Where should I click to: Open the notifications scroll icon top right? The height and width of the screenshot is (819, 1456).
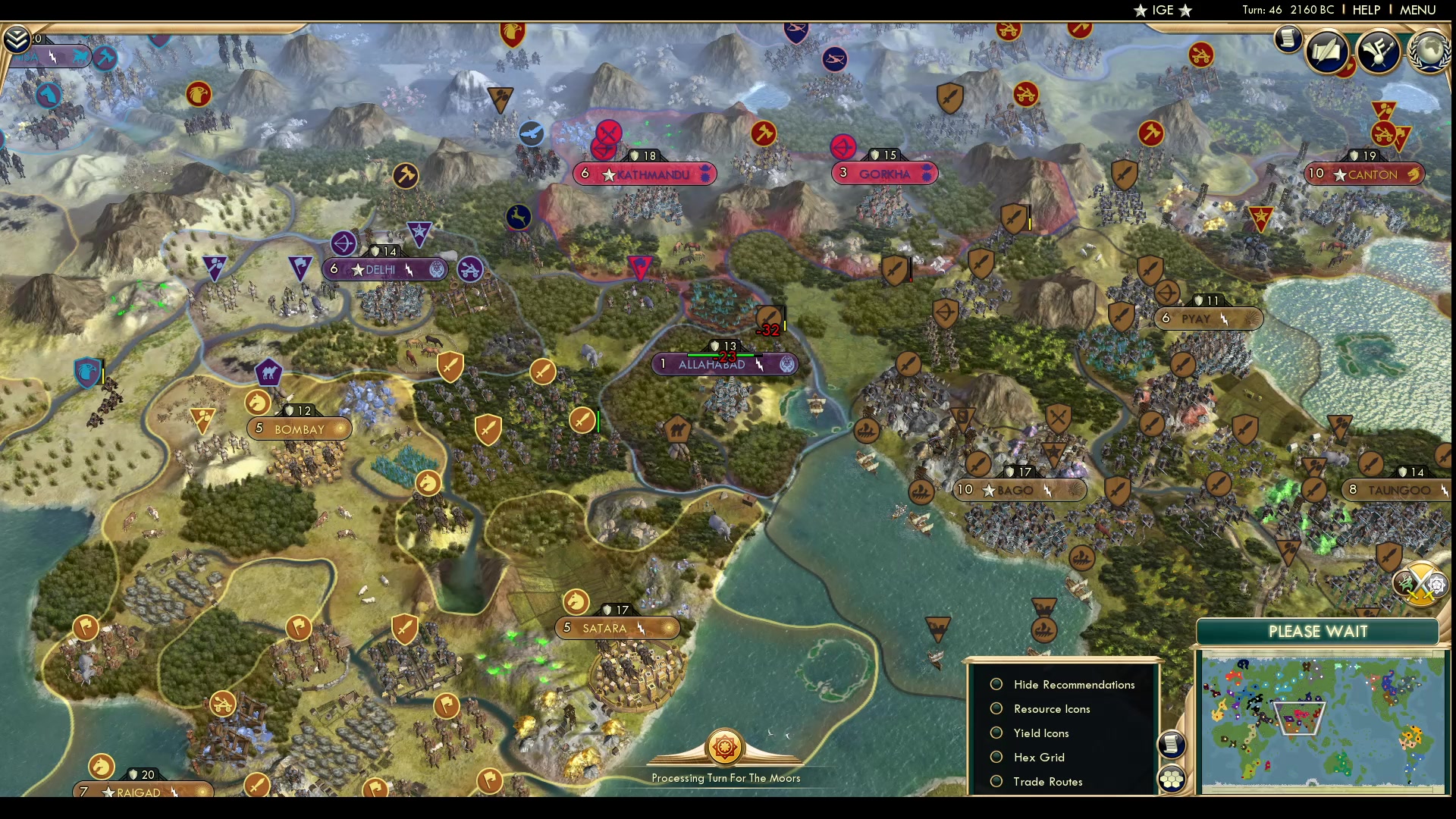click(x=1288, y=39)
